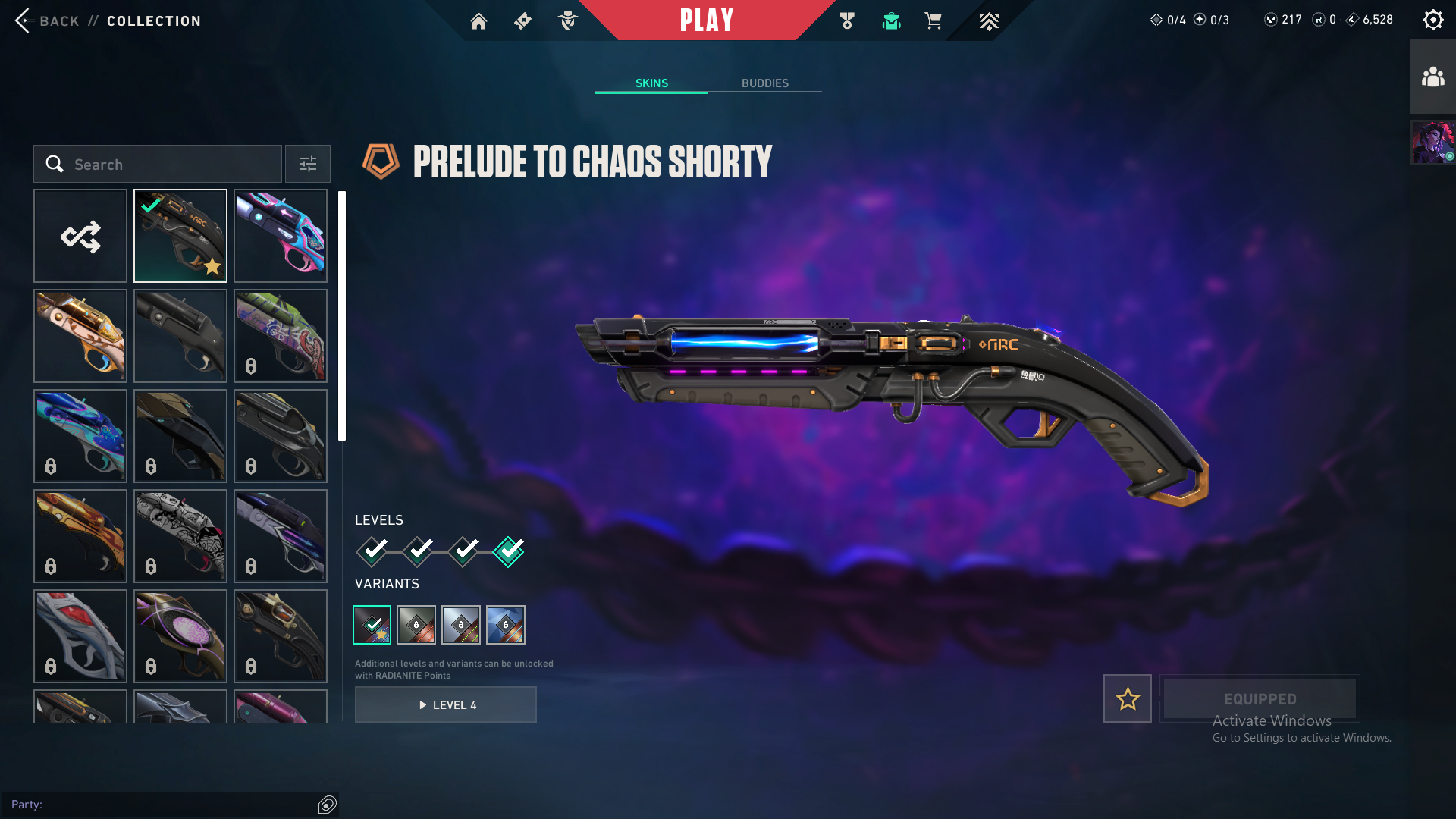
Task: Open the home screen icon
Action: pyautogui.click(x=479, y=21)
